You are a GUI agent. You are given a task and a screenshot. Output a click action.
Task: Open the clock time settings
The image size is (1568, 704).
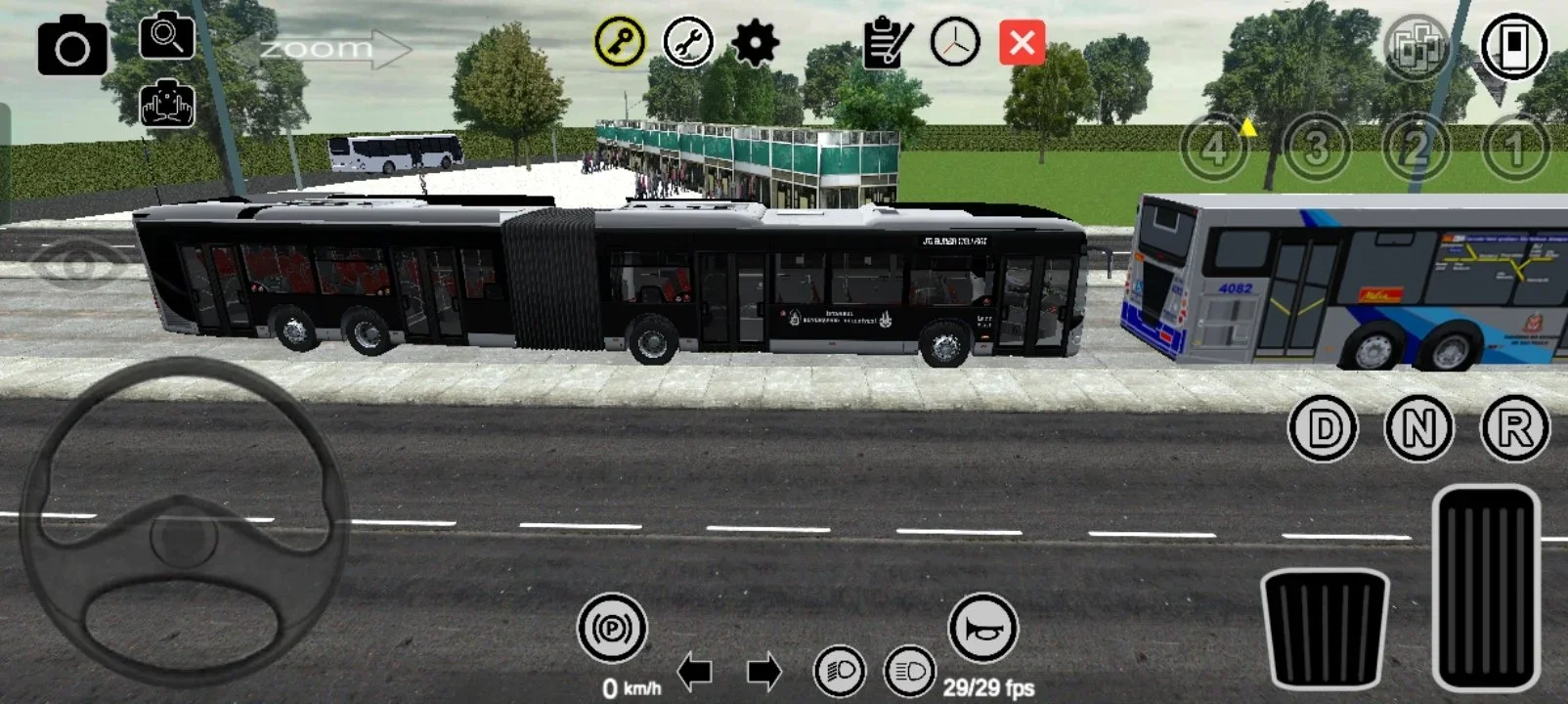[953, 43]
